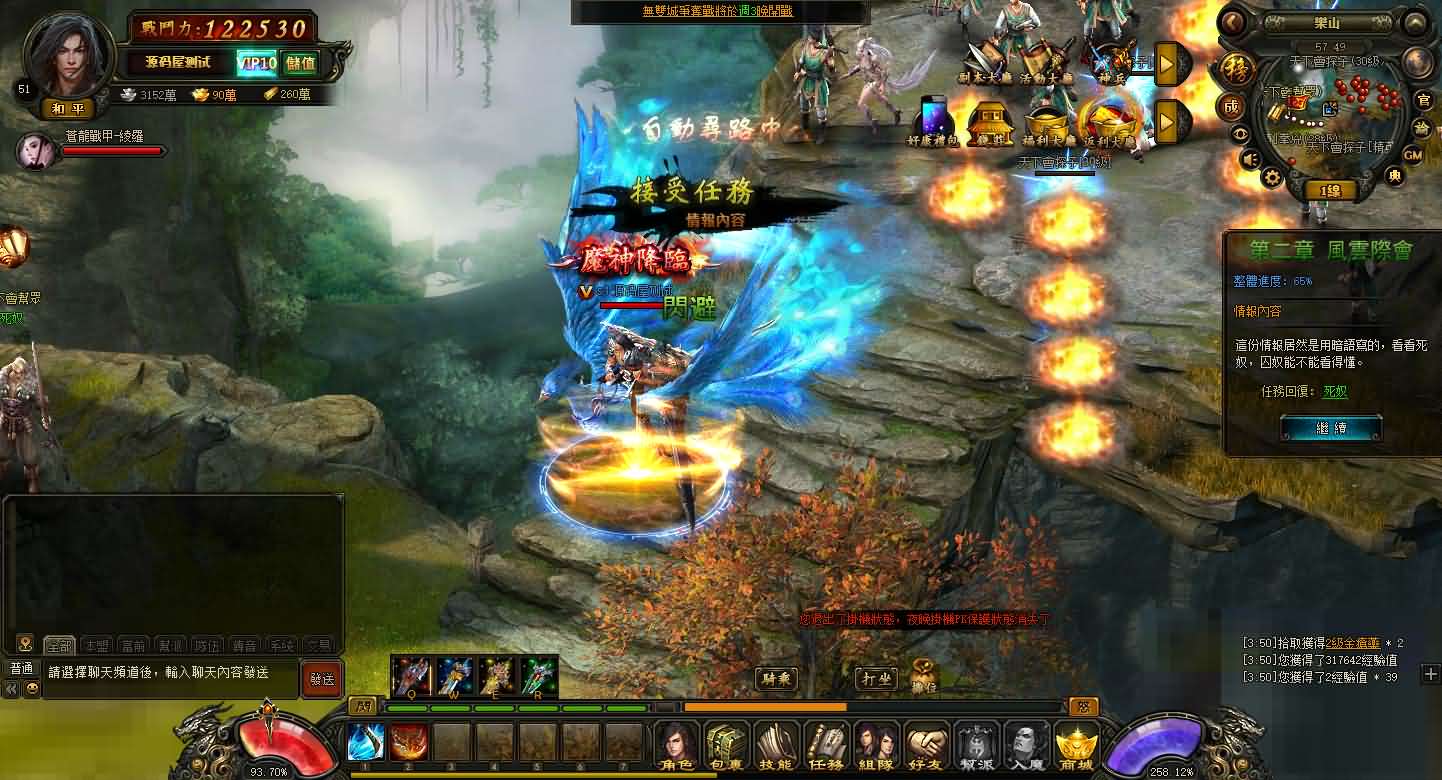Toggle the auto-pickup 揀位 bag option
This screenshot has width=1442, height=780.
(925, 671)
